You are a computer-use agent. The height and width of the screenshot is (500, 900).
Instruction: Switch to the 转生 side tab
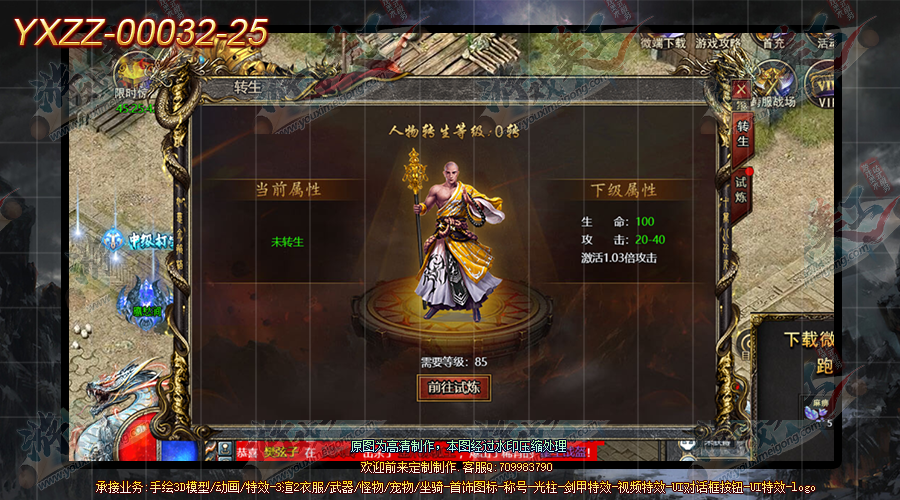pyautogui.click(x=743, y=133)
